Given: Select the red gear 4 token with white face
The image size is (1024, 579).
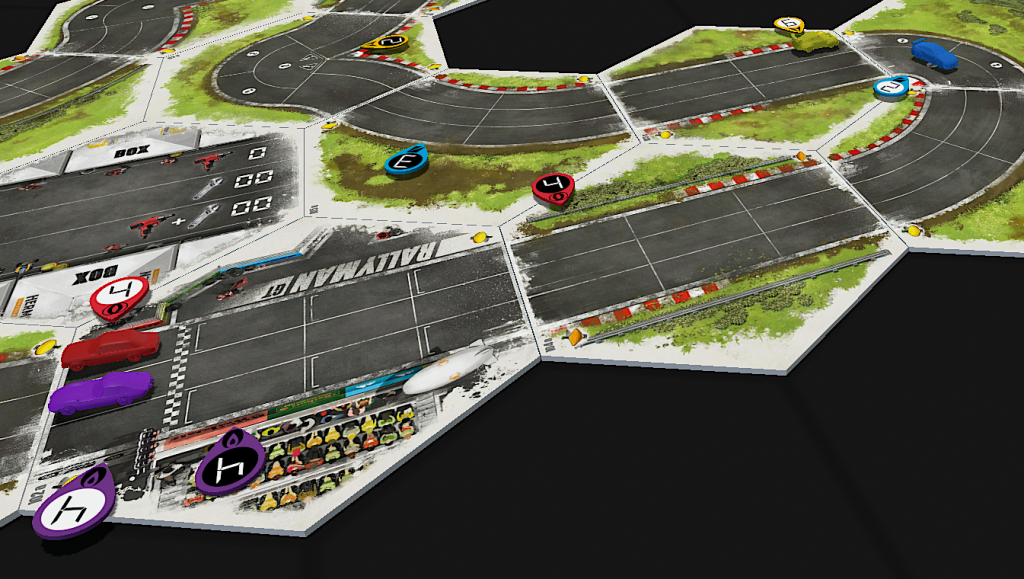Looking at the screenshot, I should (x=119, y=296).
